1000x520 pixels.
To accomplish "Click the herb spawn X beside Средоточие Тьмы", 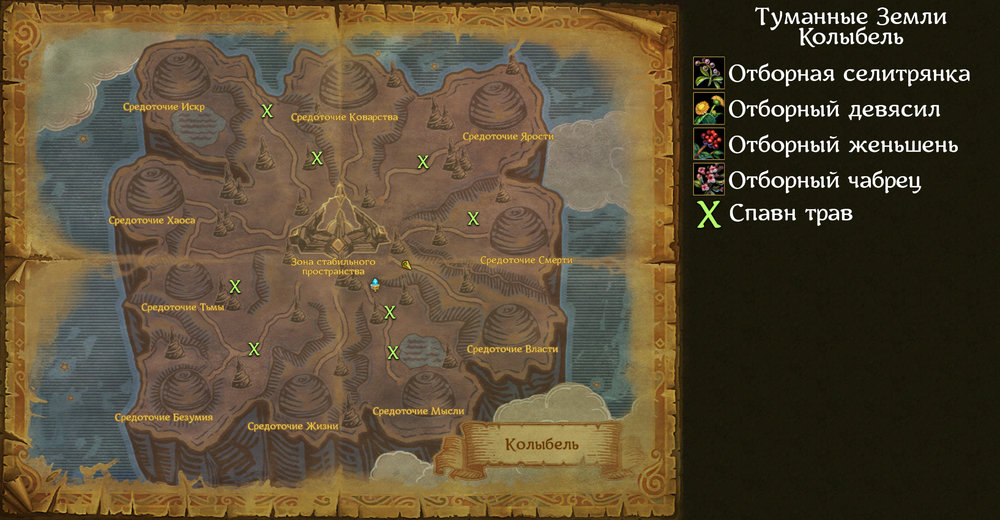I will click(x=235, y=287).
